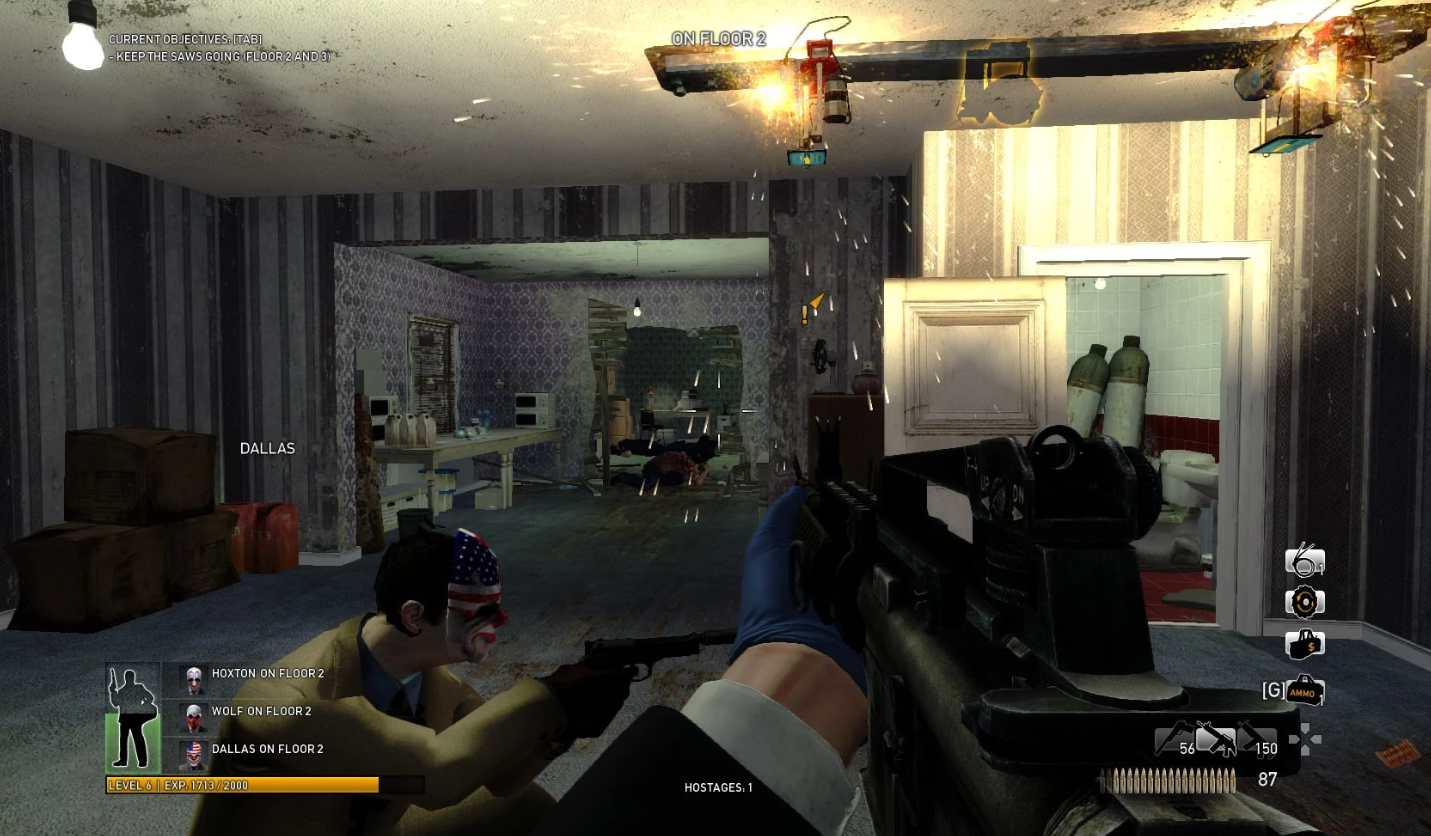Click the ON FLOOR 2 header label

[x=719, y=38]
